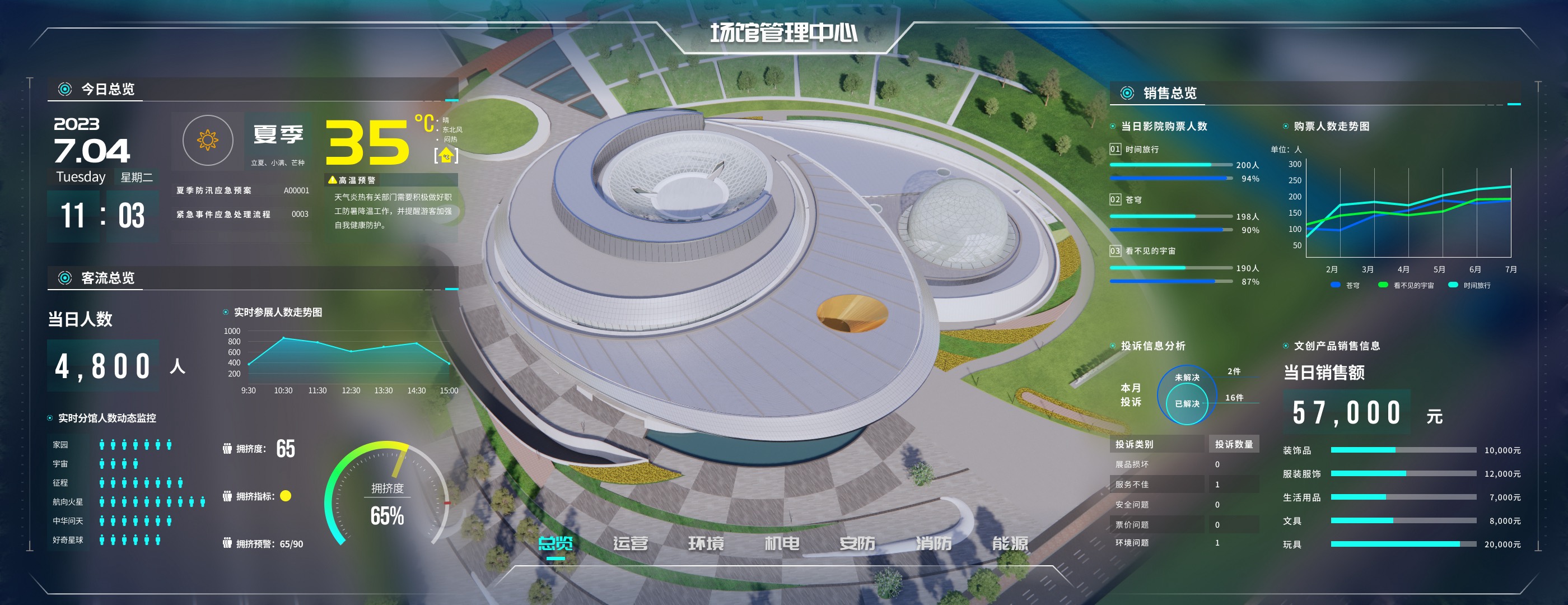Open the 能源 tab in bottom navigation

point(1010,542)
